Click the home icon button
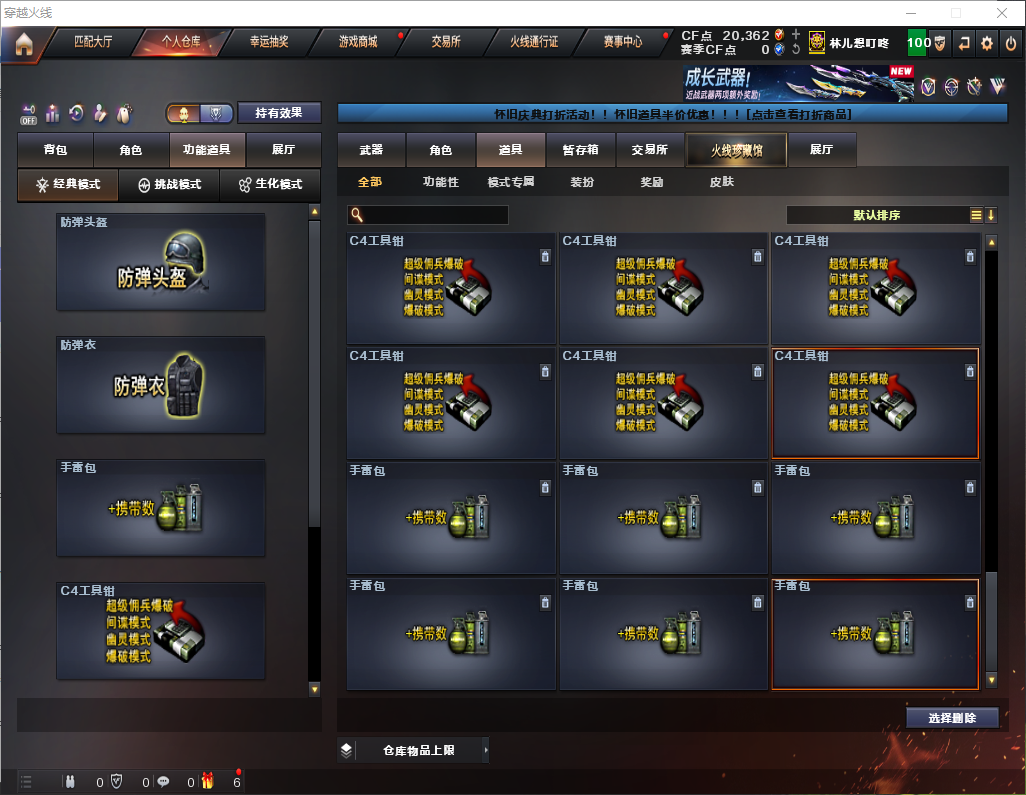This screenshot has height=795, width=1026. pyautogui.click(x=23, y=43)
